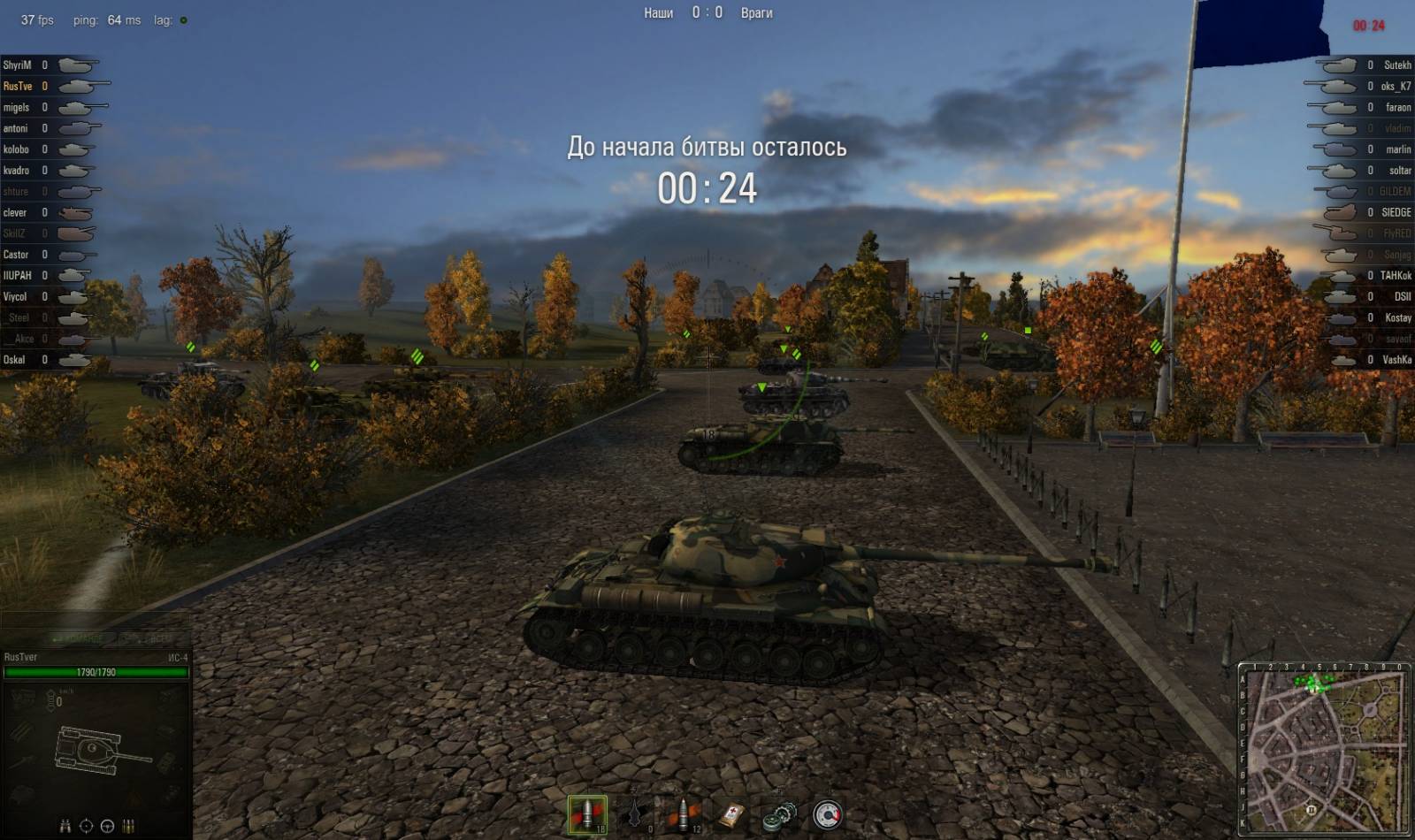Switch to the shell slot with 12 rounds
This screenshot has width=1415, height=840.
coord(683,814)
